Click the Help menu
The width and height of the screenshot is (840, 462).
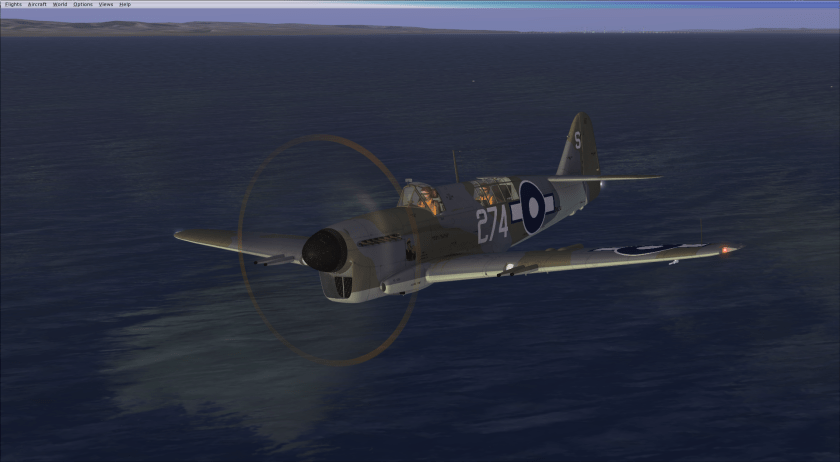pos(125,4)
